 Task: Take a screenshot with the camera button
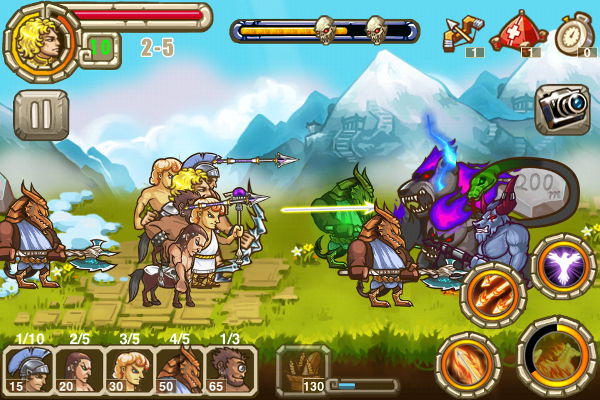click(561, 107)
